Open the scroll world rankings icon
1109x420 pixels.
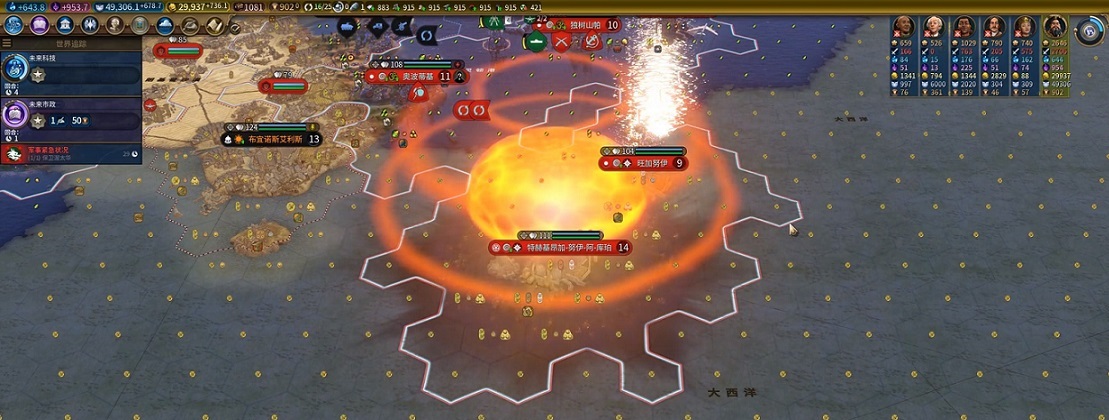click(x=213, y=25)
